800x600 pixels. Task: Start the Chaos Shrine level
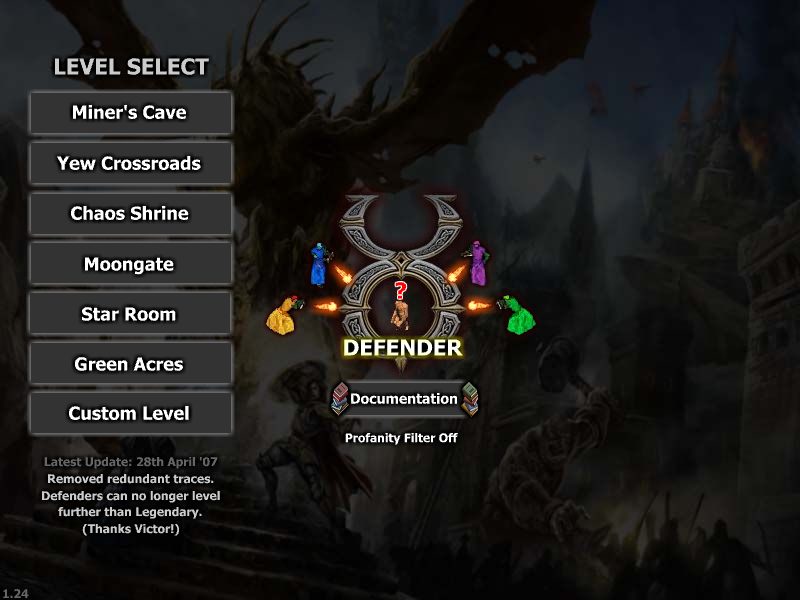(130, 213)
